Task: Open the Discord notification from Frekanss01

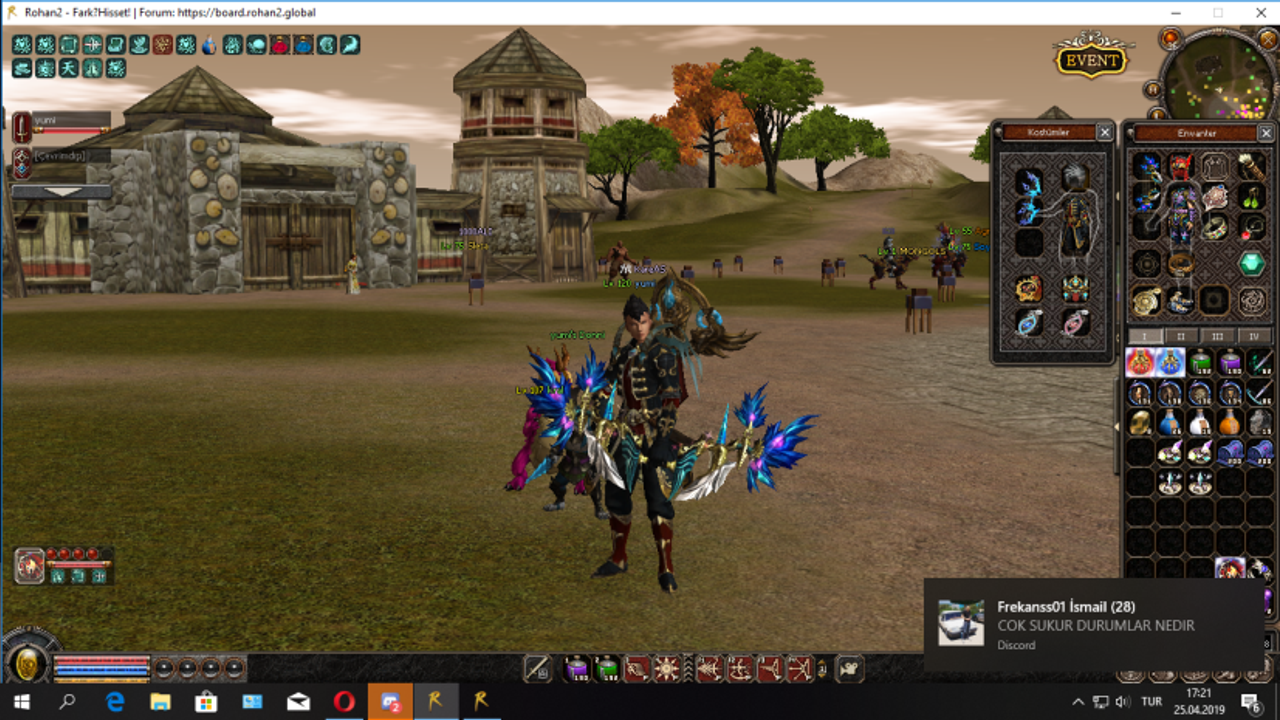Action: 1094,625
